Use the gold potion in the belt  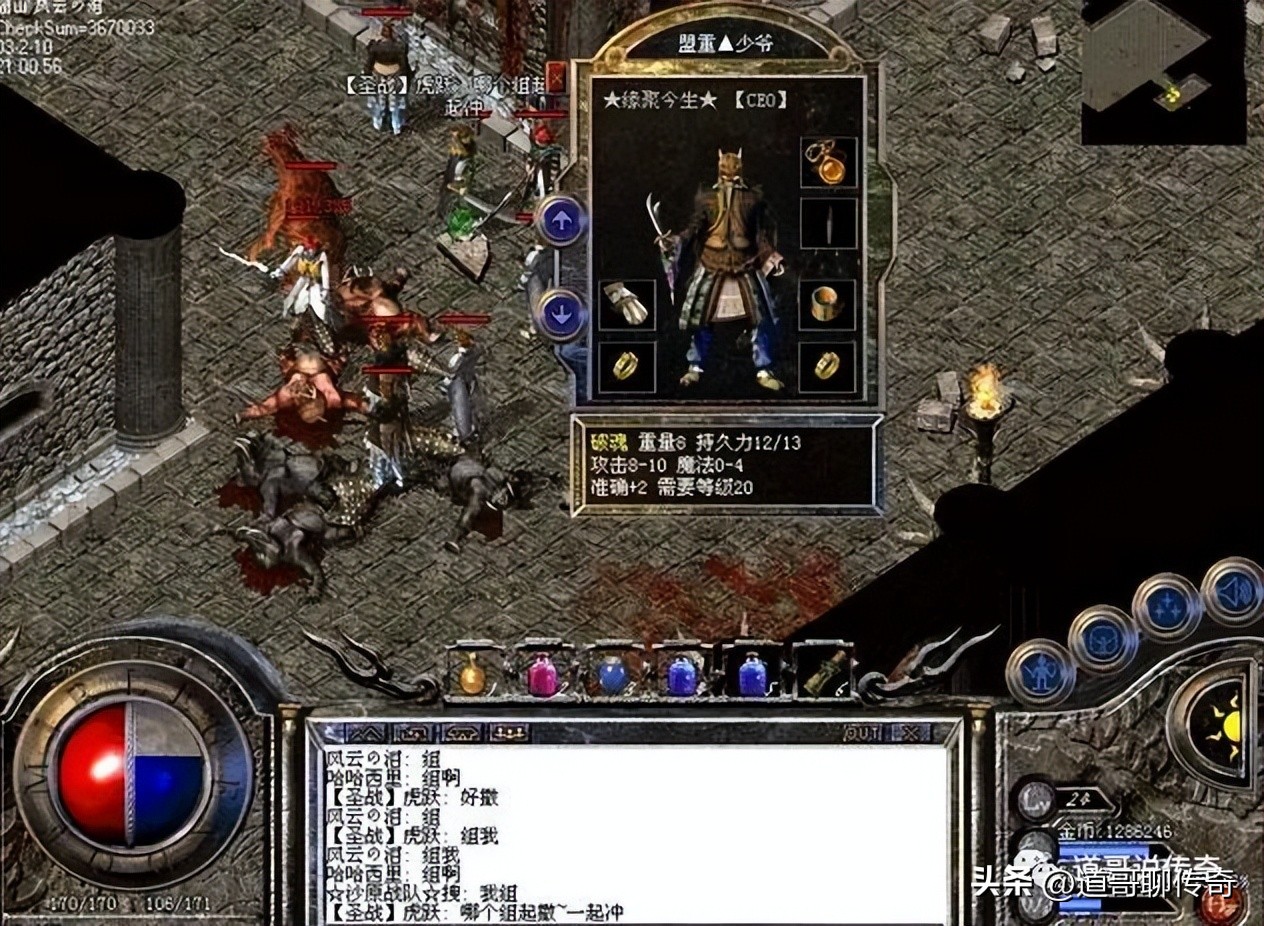(472, 673)
